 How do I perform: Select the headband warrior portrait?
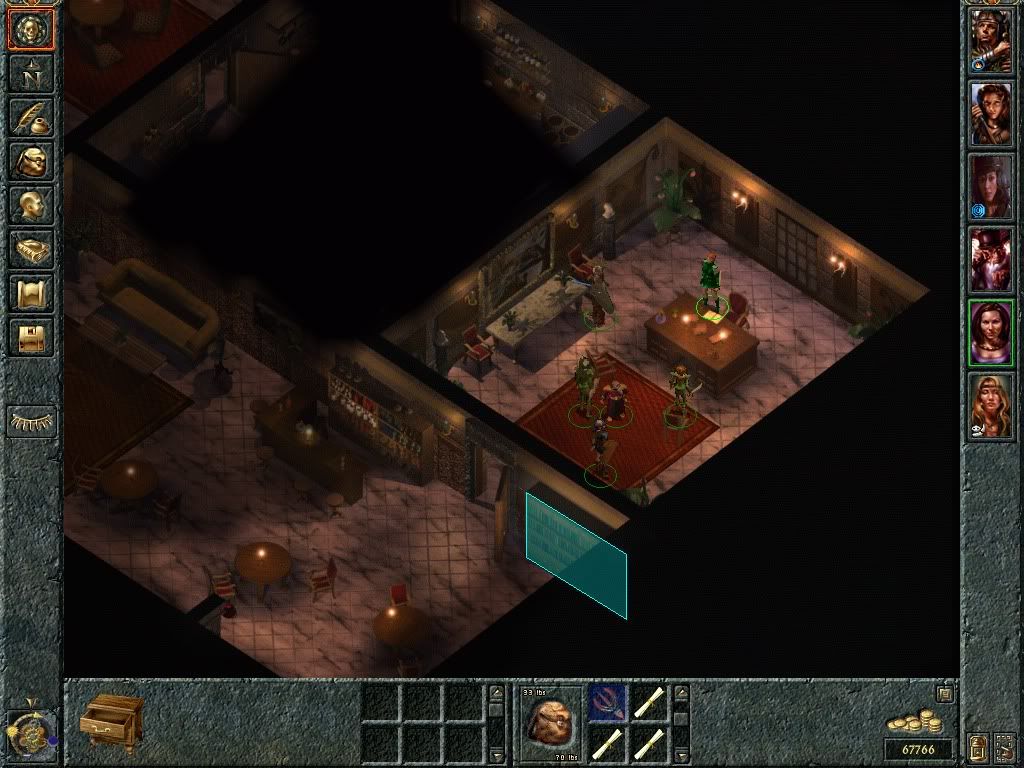(x=991, y=42)
